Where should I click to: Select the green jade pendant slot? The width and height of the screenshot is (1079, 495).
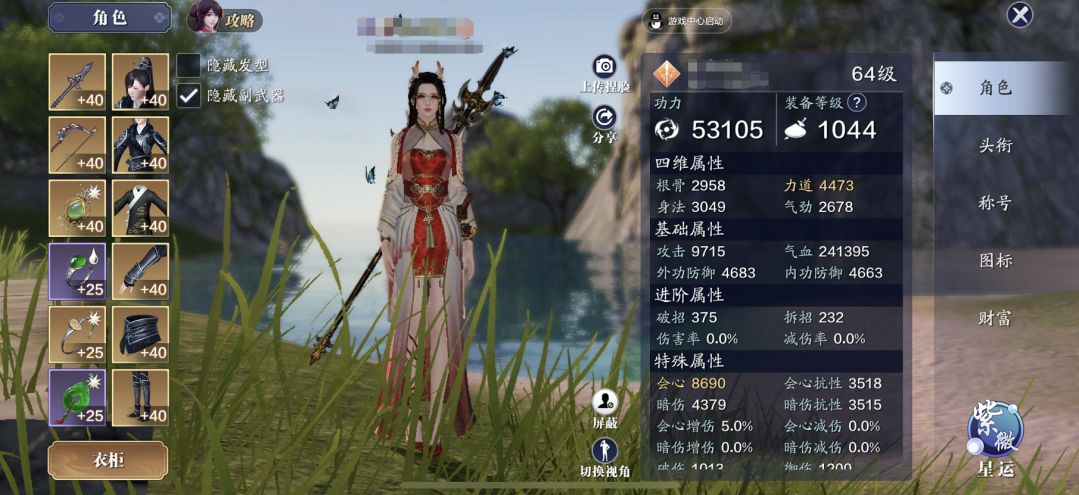(x=77, y=397)
